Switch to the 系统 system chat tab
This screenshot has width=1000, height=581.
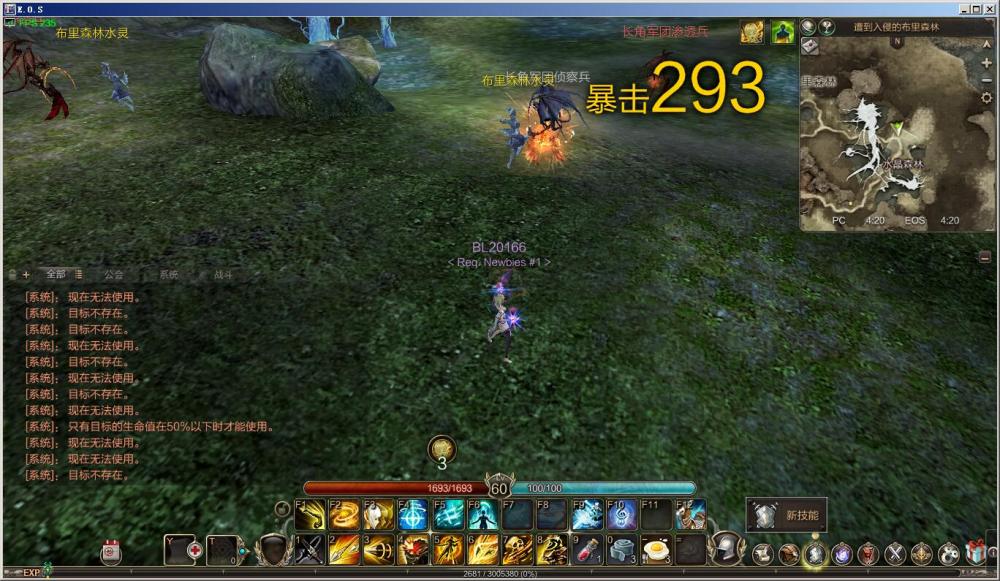169,274
